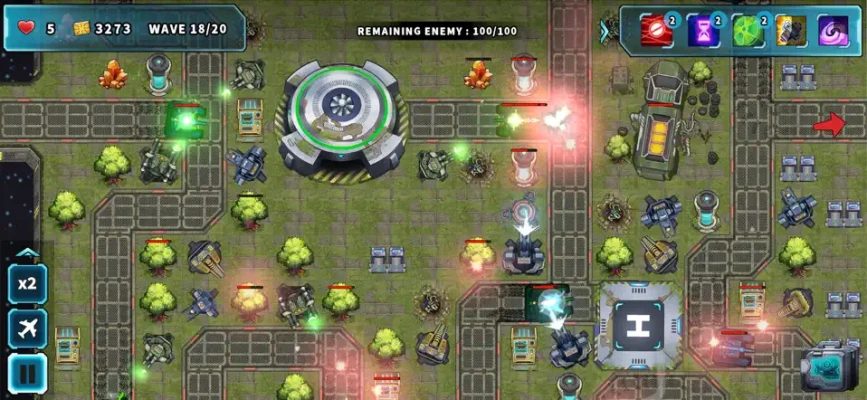Pause the game
Viewport: 867px width, 400px height.
tap(27, 372)
